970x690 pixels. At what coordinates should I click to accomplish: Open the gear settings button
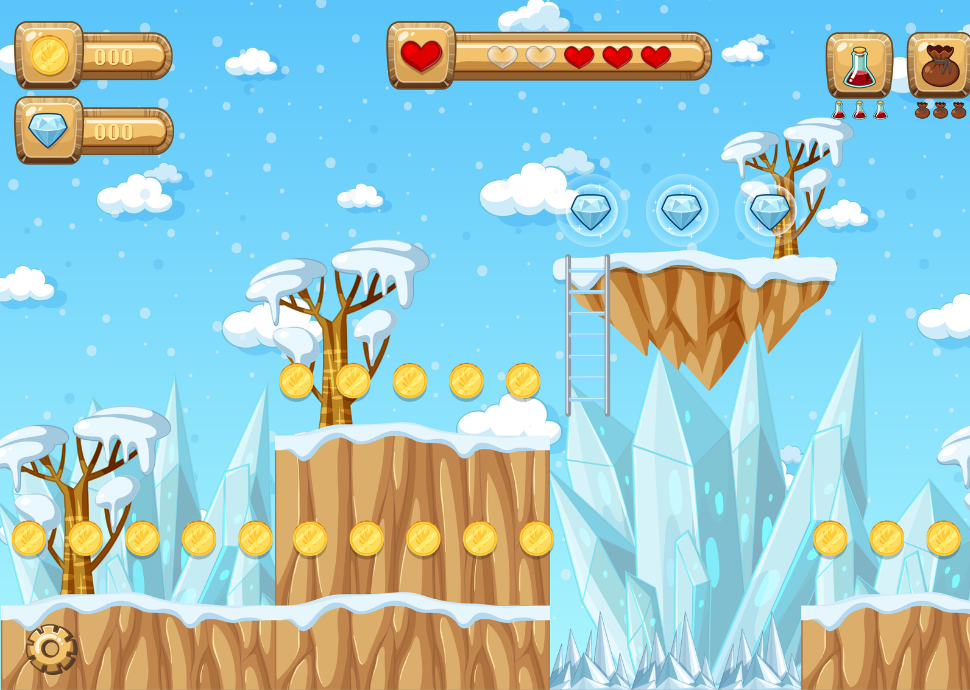(x=51, y=649)
